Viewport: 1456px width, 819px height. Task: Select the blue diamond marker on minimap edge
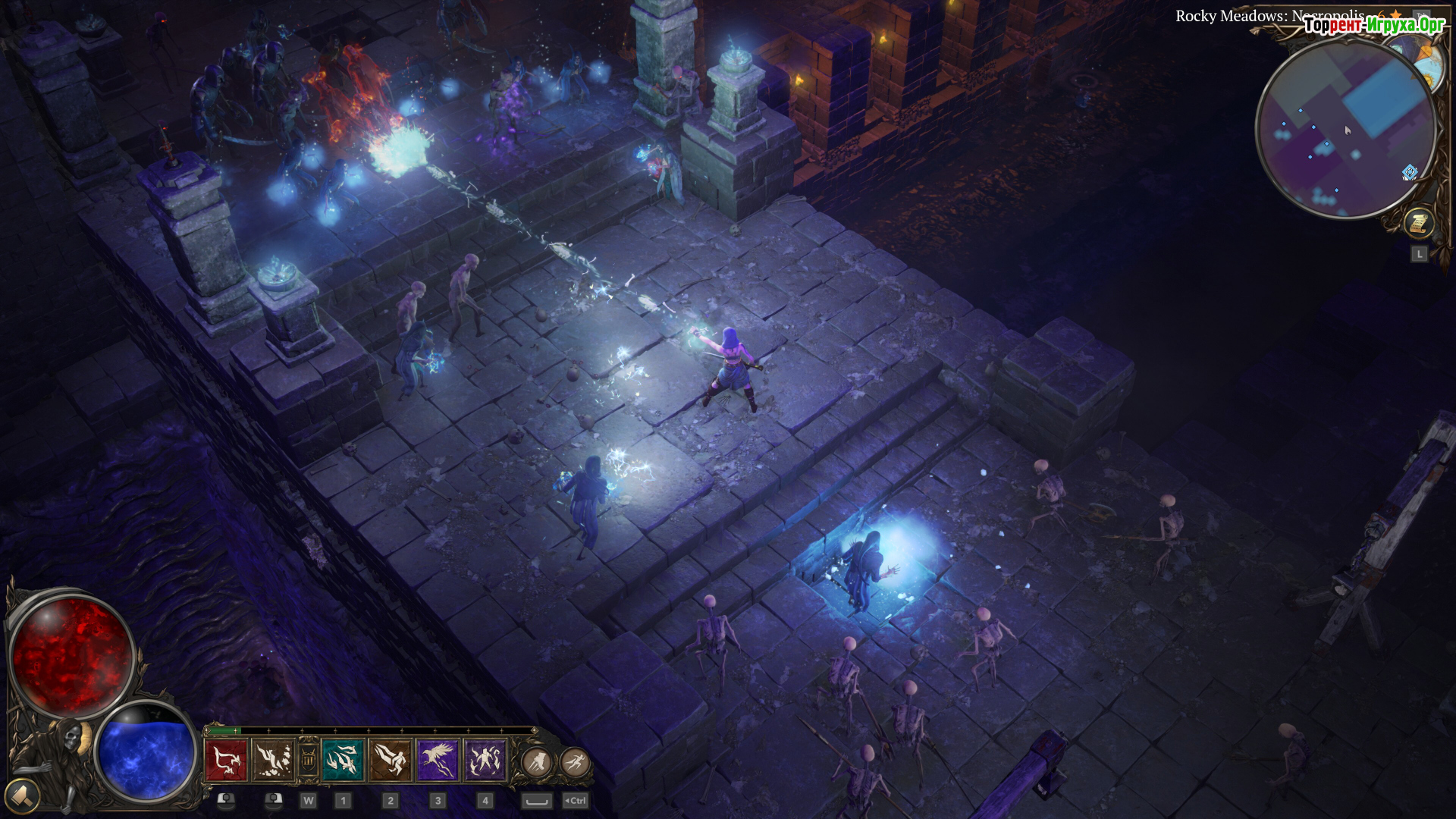pyautogui.click(x=1410, y=173)
